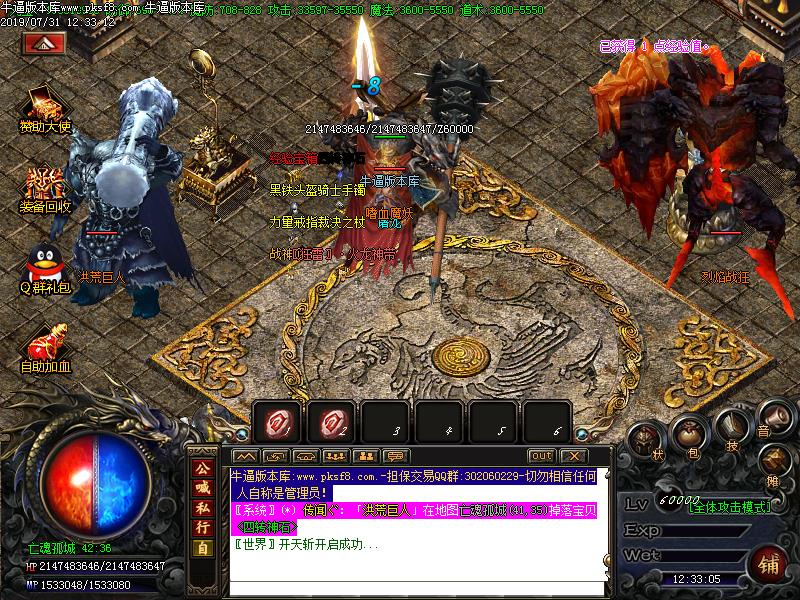Open the skills book icon
Image resolution: width=800 pixels, height=600 pixels.
tap(735, 424)
